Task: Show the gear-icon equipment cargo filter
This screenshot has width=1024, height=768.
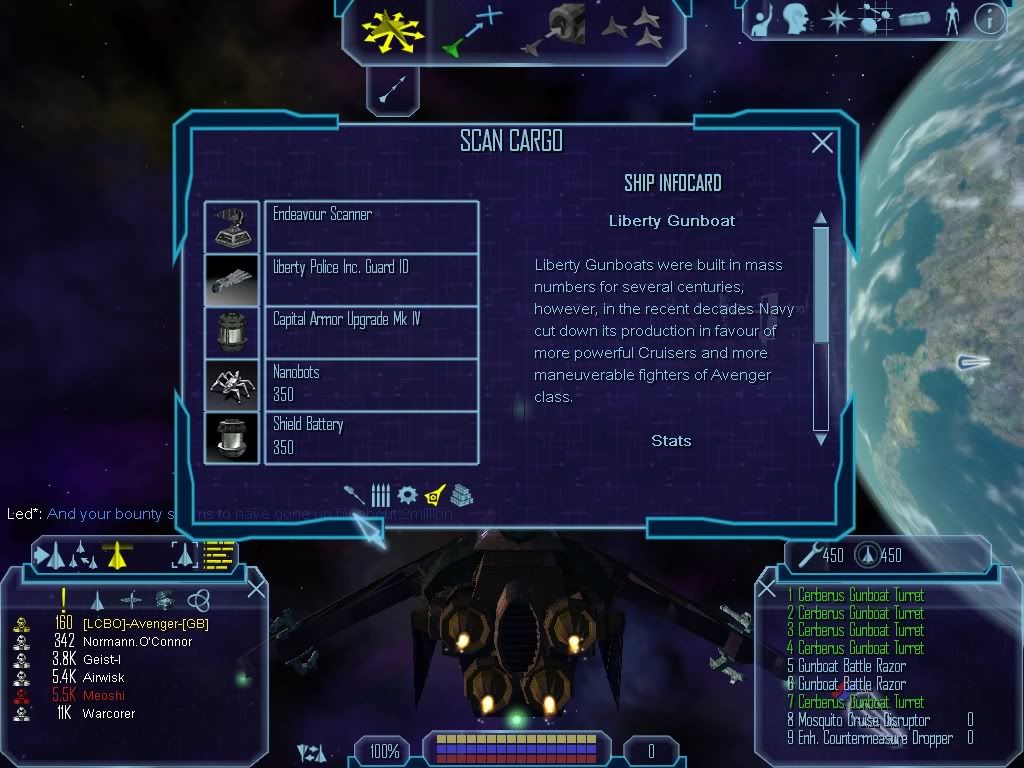Action: [407, 494]
